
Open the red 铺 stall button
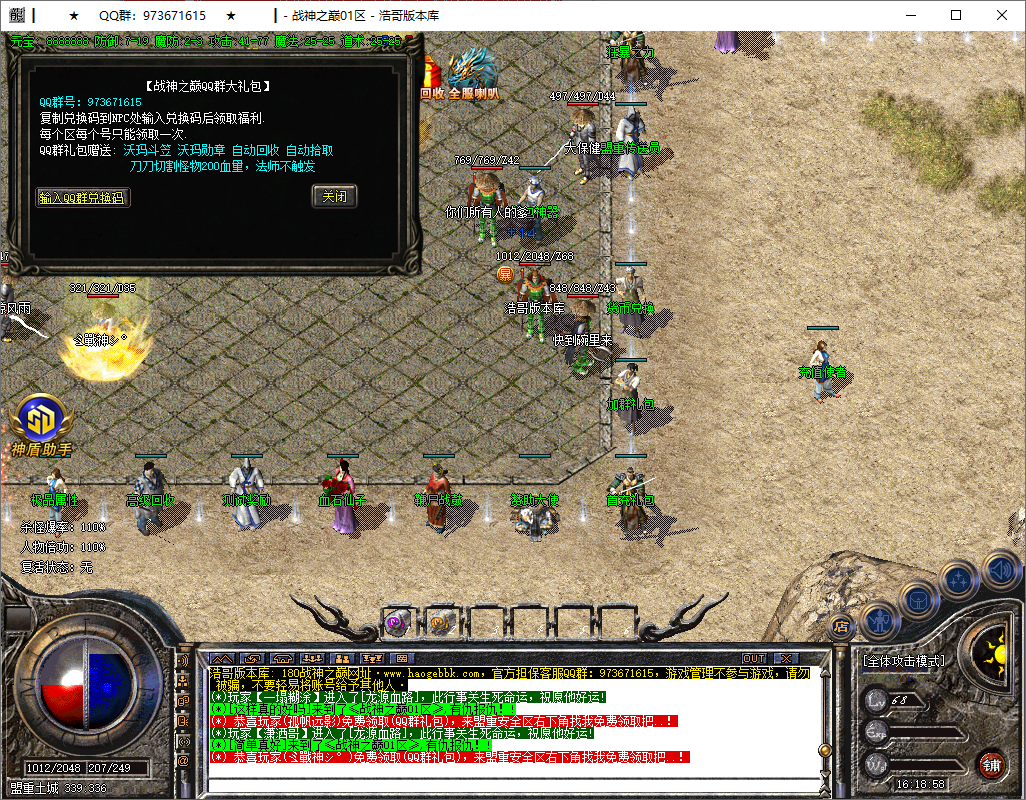tap(991, 765)
